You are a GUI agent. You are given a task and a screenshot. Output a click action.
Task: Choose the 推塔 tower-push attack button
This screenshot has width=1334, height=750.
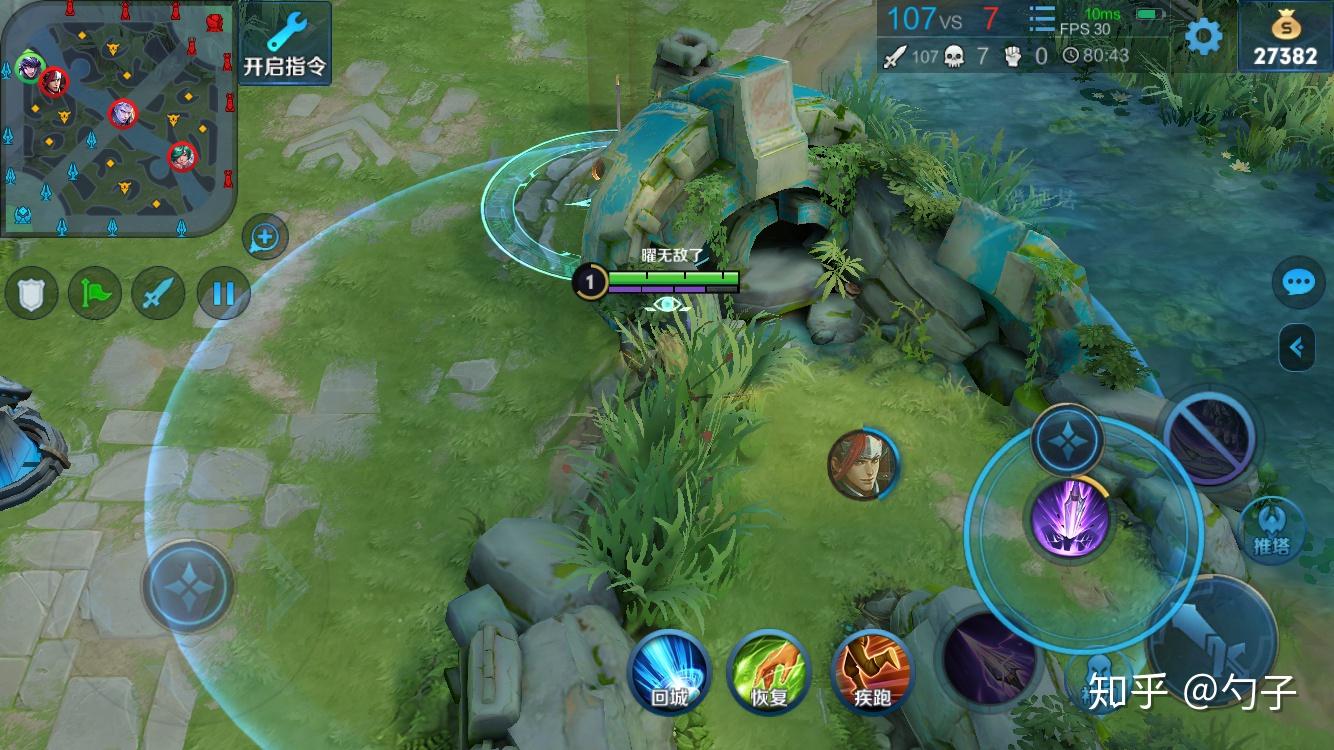point(1270,528)
